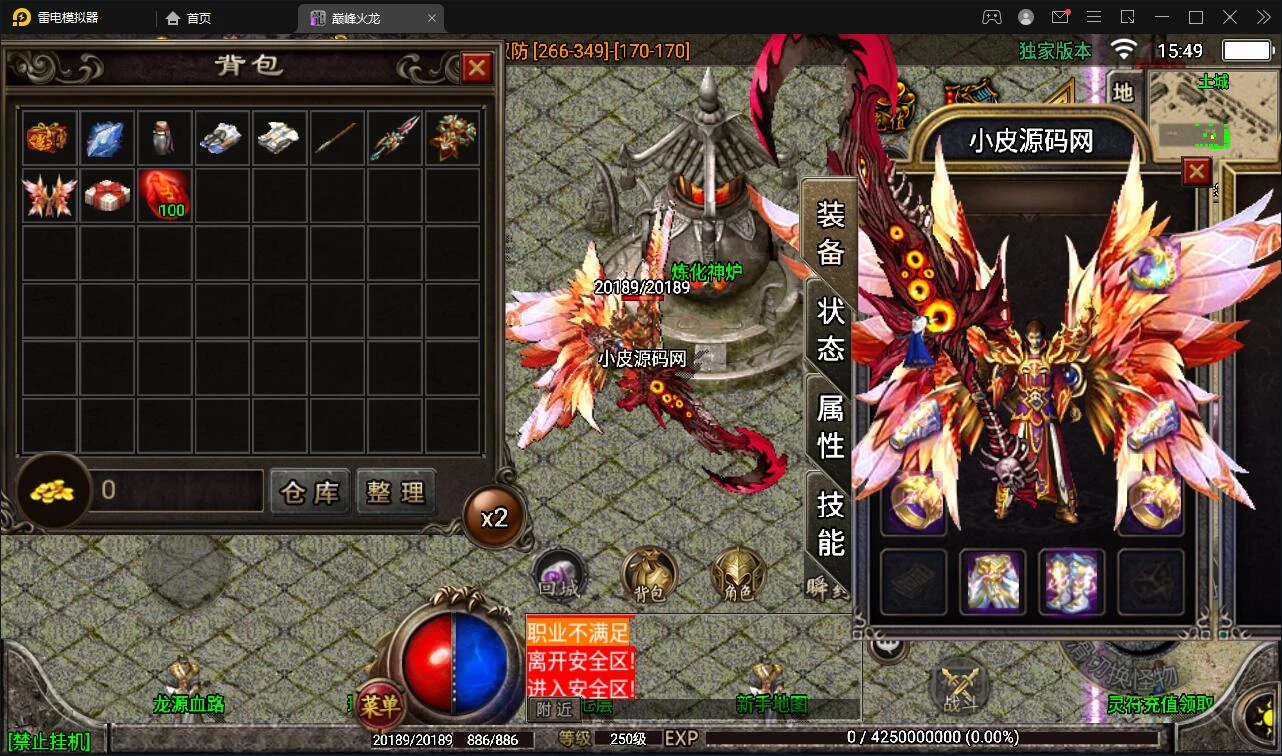Select the blue crystal item in the backpack
Viewport: 1282px width, 756px height.
point(106,138)
